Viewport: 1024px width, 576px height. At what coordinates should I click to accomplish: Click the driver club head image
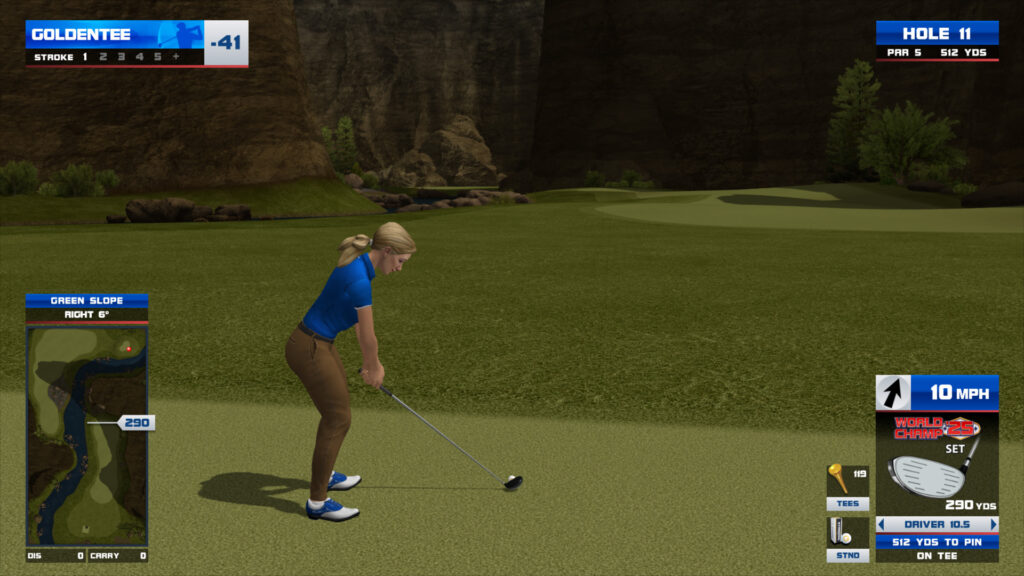(x=926, y=474)
